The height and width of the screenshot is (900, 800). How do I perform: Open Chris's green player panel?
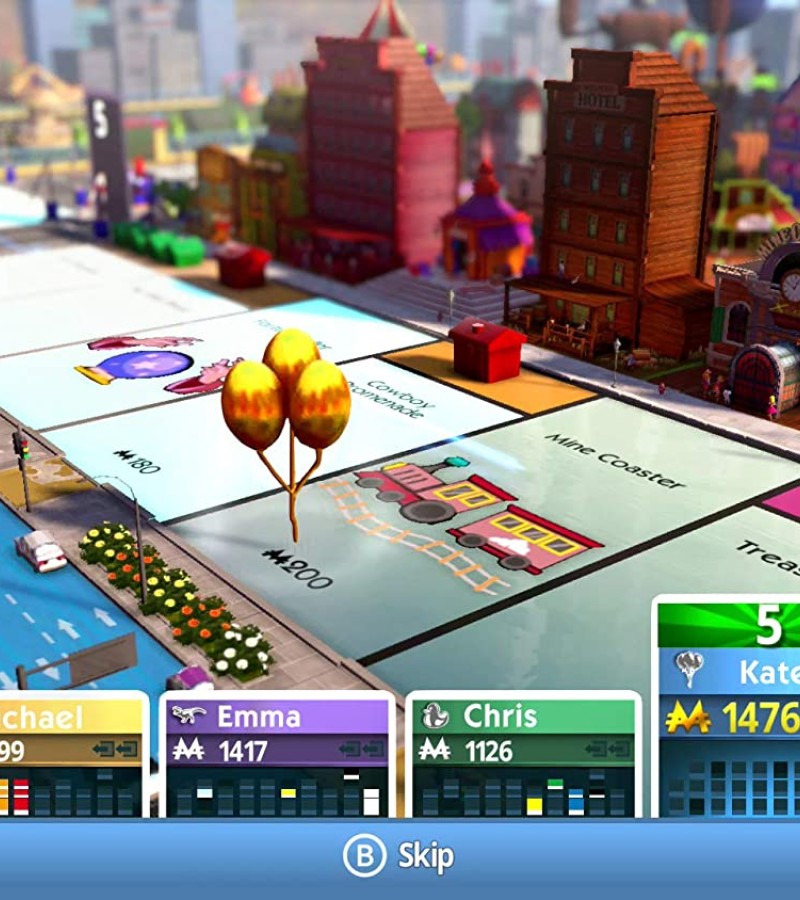pos(523,755)
